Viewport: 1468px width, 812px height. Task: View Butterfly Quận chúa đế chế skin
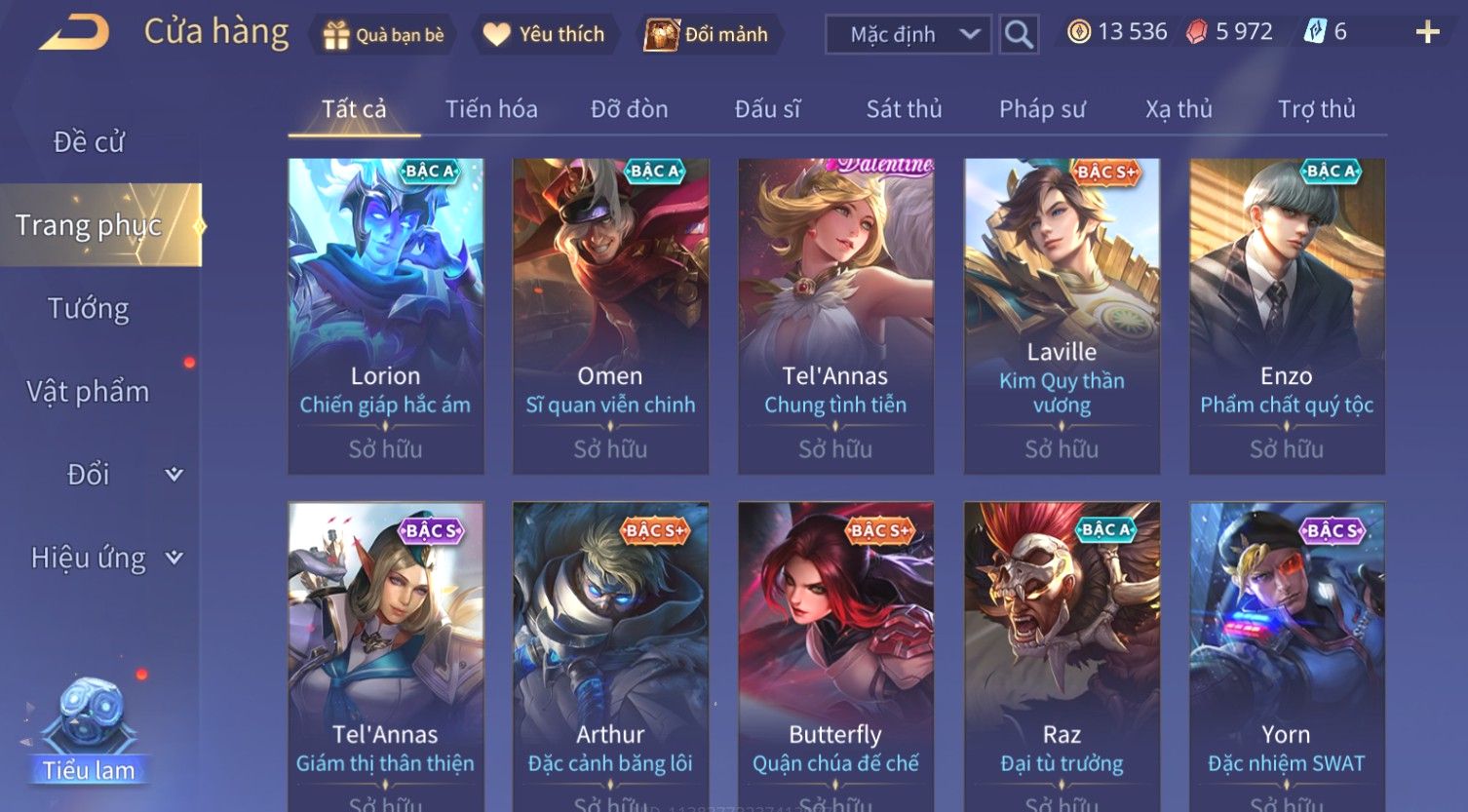click(835, 653)
